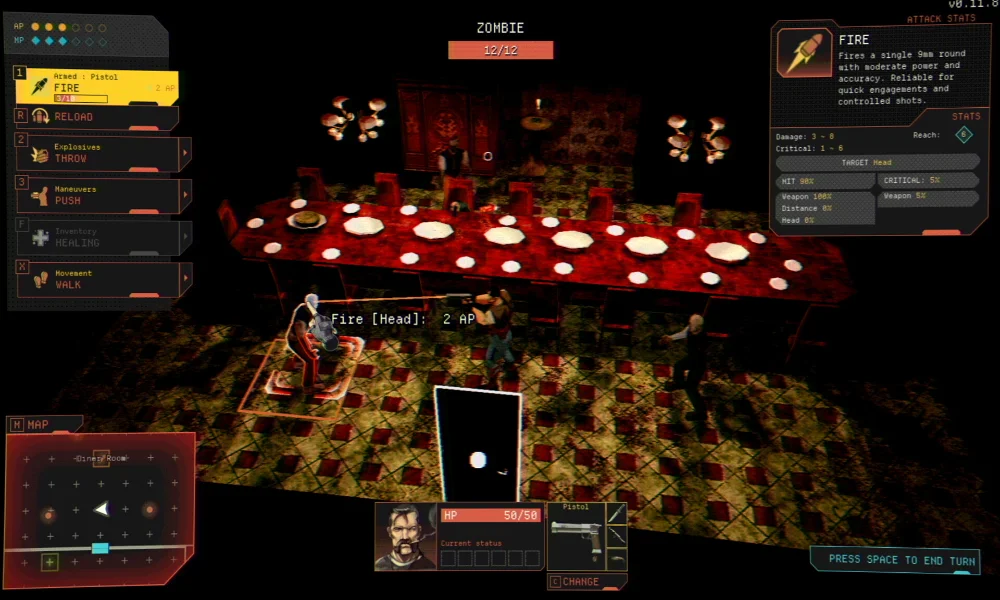Choose the Explosives Throw action
1000x600 pixels.
(95, 153)
